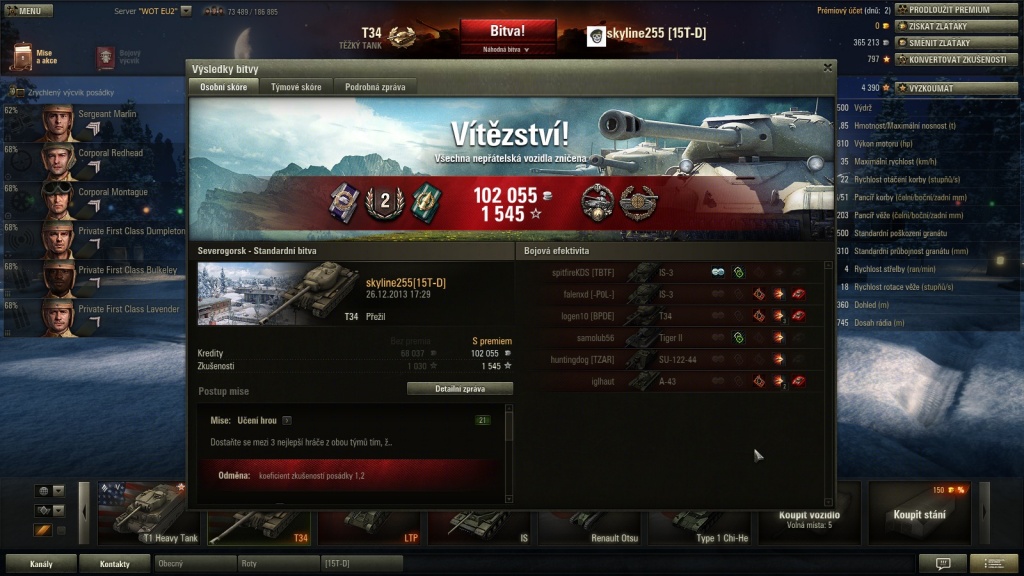Open the Kontakty contacts list
The image size is (1024, 576).
114,564
